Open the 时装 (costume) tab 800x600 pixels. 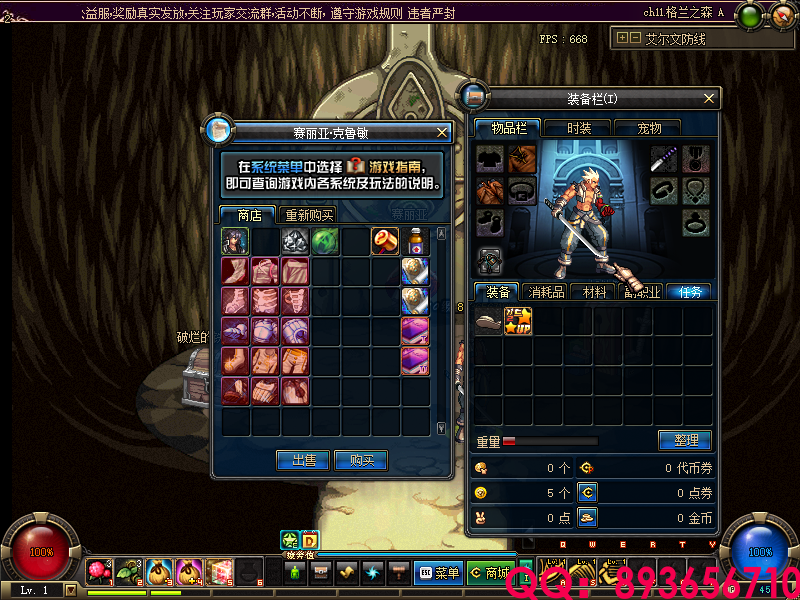(x=579, y=128)
